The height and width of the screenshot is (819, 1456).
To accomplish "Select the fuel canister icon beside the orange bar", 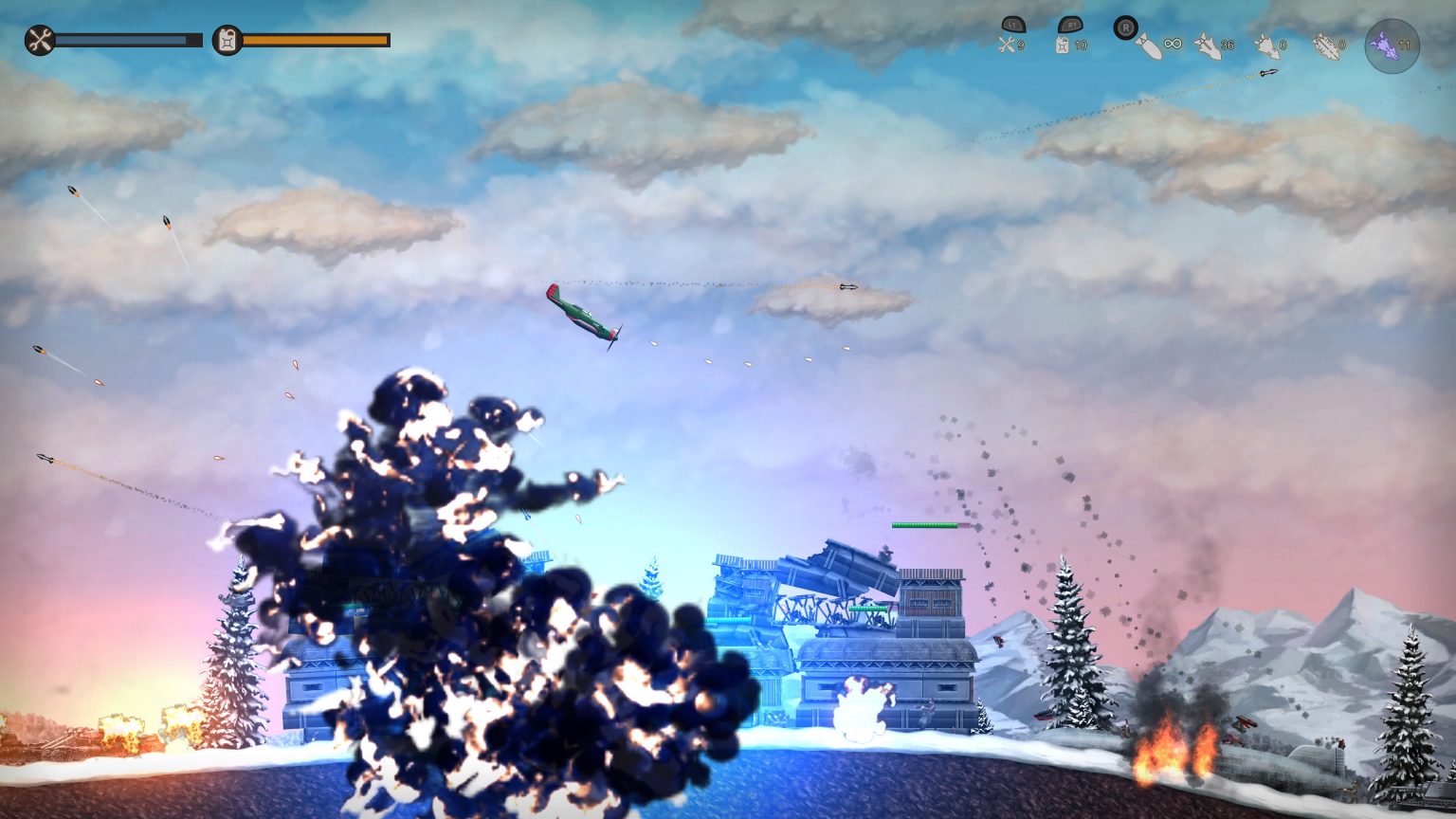I will pos(227,41).
